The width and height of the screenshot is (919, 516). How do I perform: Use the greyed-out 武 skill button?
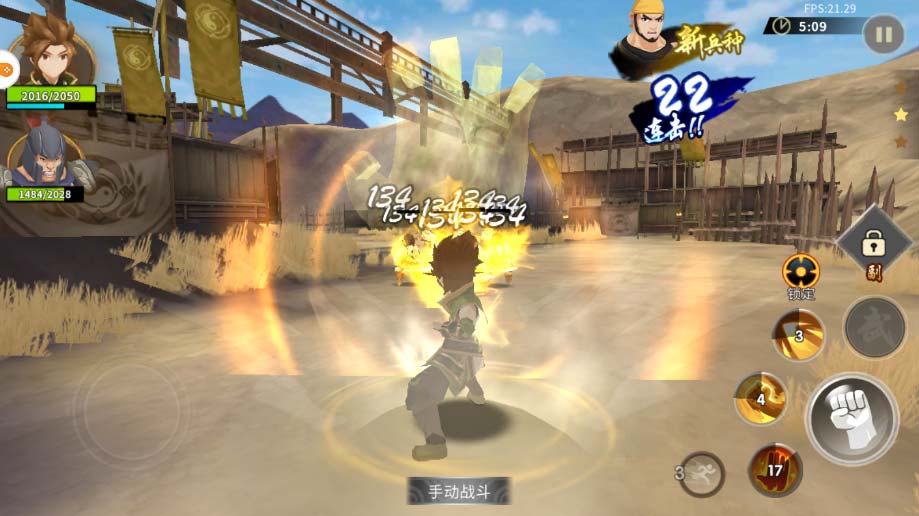click(874, 327)
